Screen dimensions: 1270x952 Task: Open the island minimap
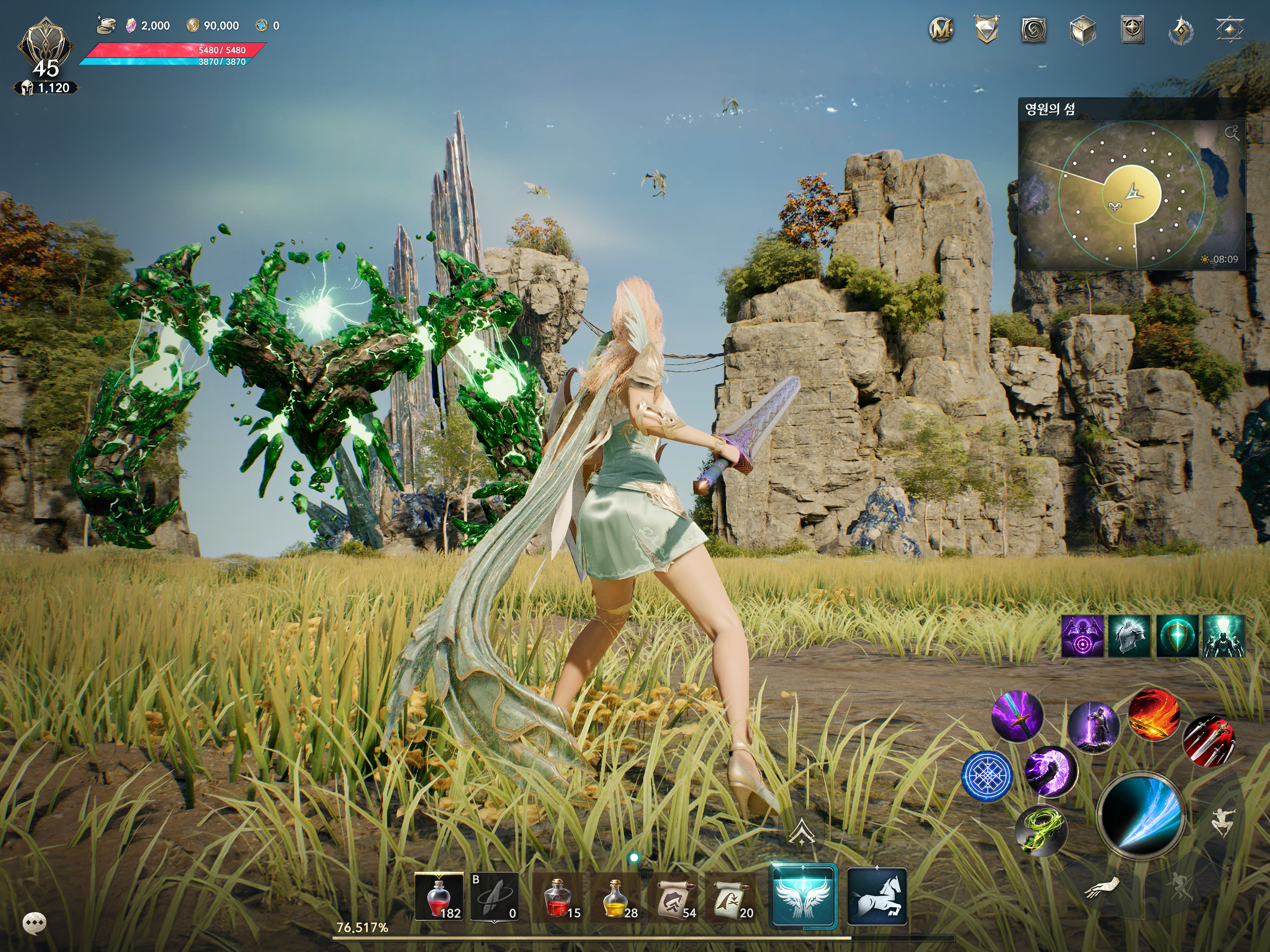[x=1131, y=195]
